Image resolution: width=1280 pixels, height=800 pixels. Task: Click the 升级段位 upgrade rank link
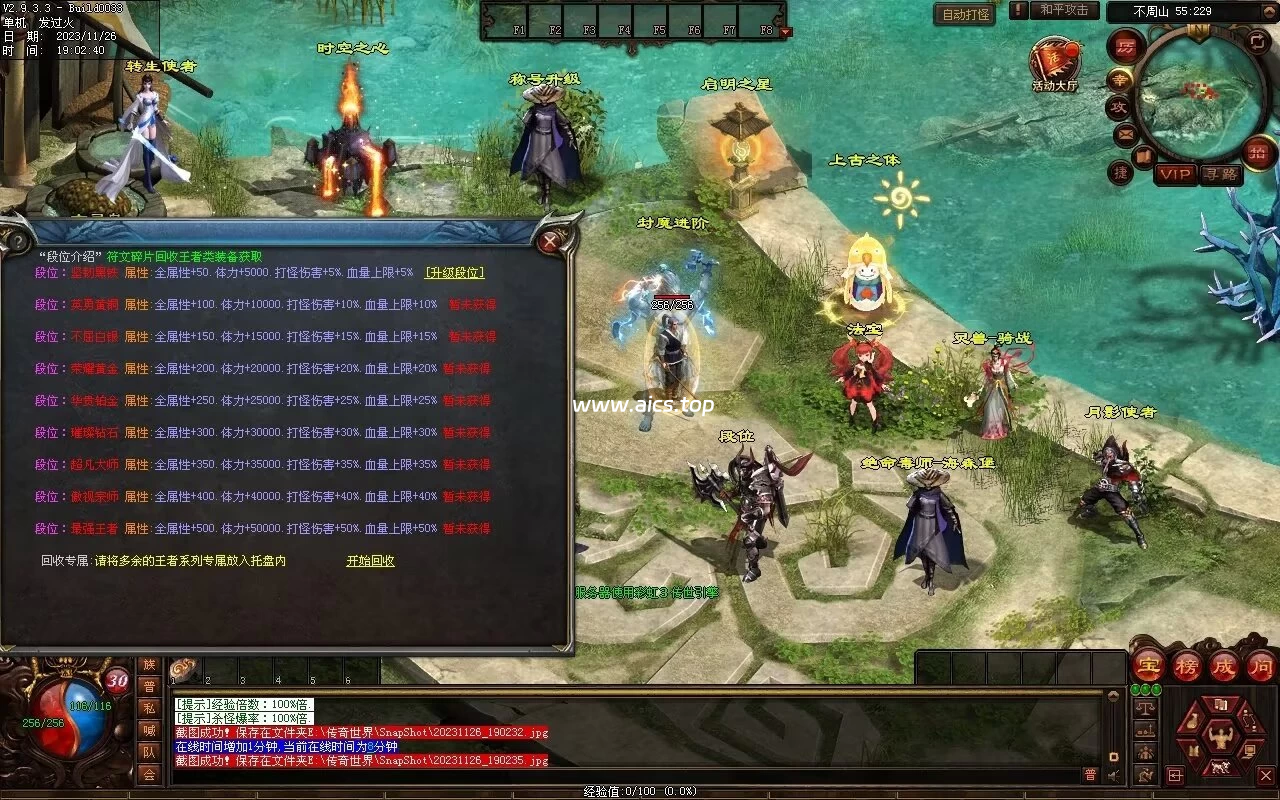(454, 272)
